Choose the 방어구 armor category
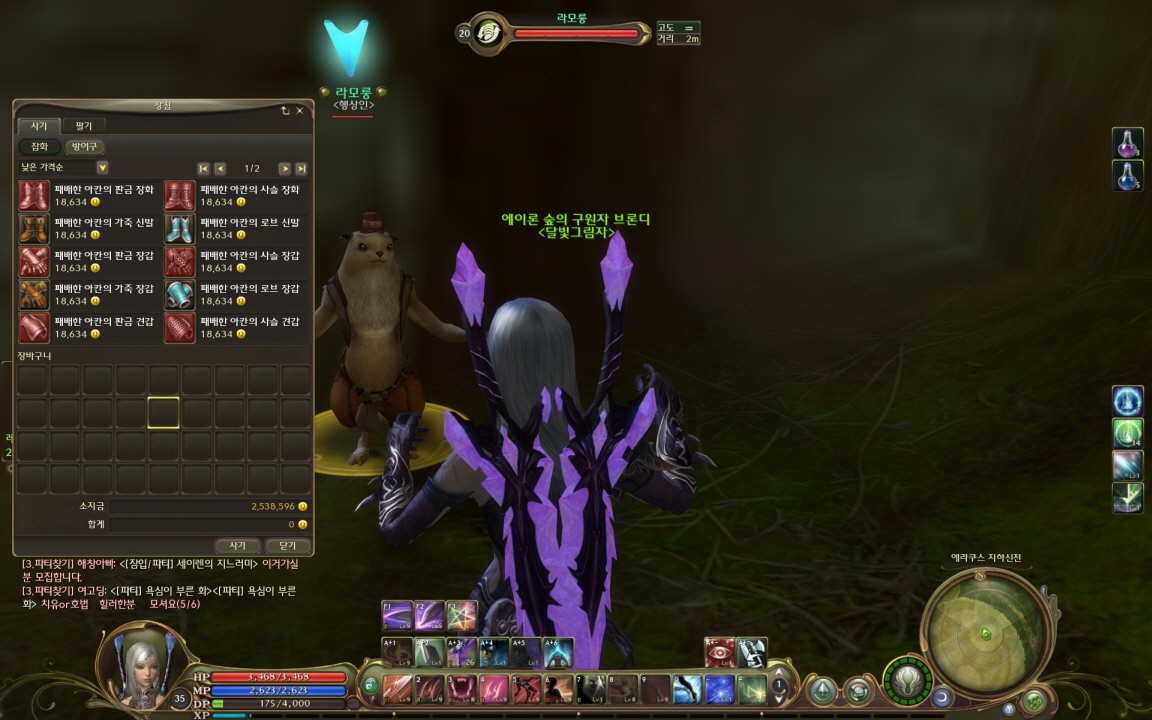This screenshot has width=1152, height=720. click(x=84, y=147)
